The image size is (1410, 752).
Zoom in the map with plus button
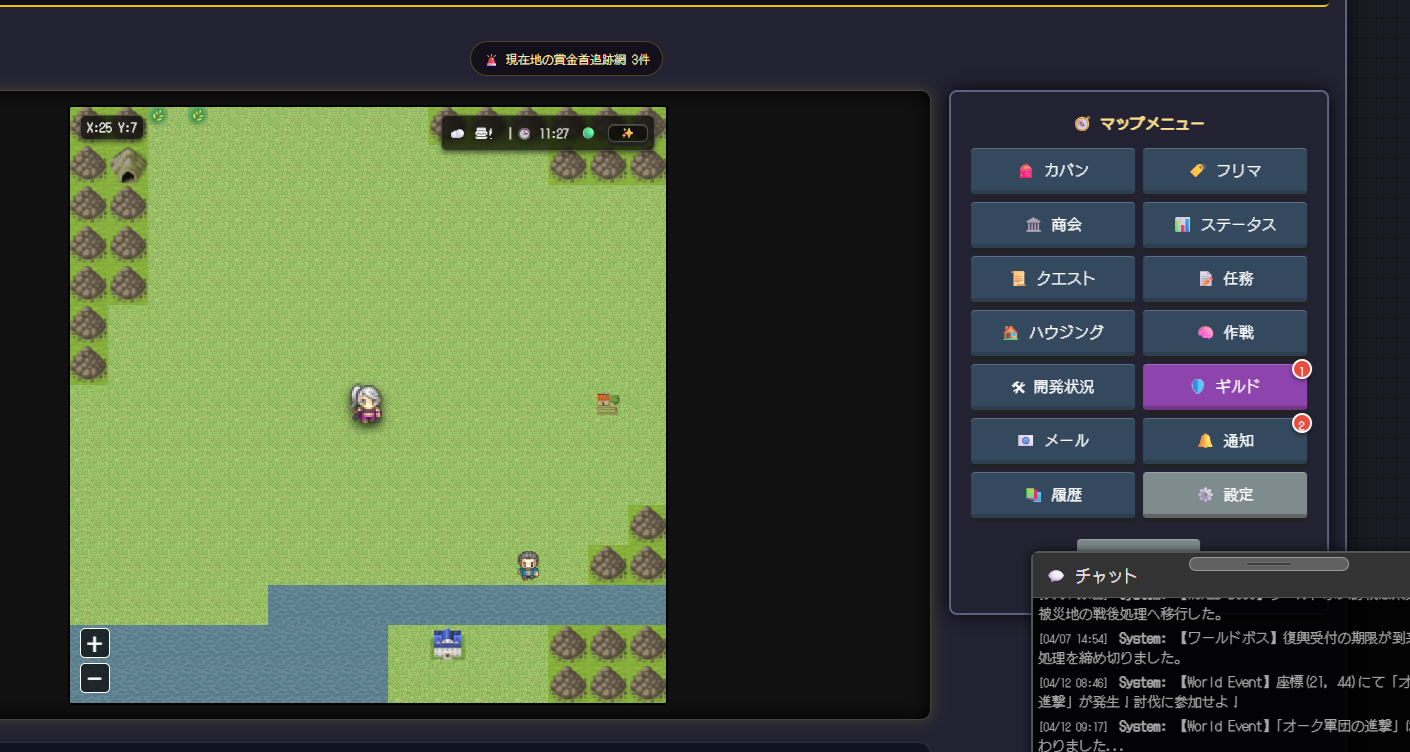click(95, 643)
